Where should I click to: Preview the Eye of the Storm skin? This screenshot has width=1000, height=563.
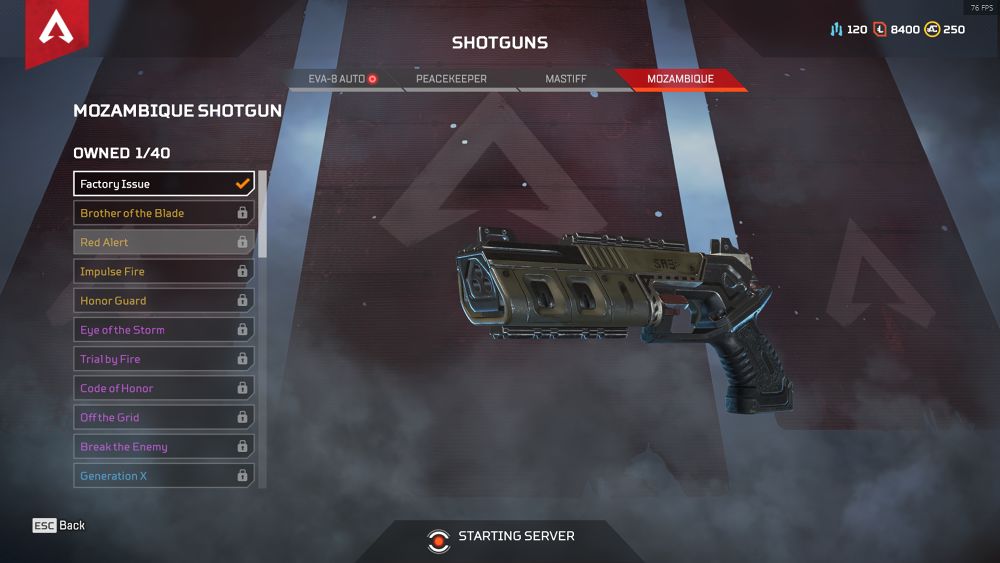[x=164, y=330]
